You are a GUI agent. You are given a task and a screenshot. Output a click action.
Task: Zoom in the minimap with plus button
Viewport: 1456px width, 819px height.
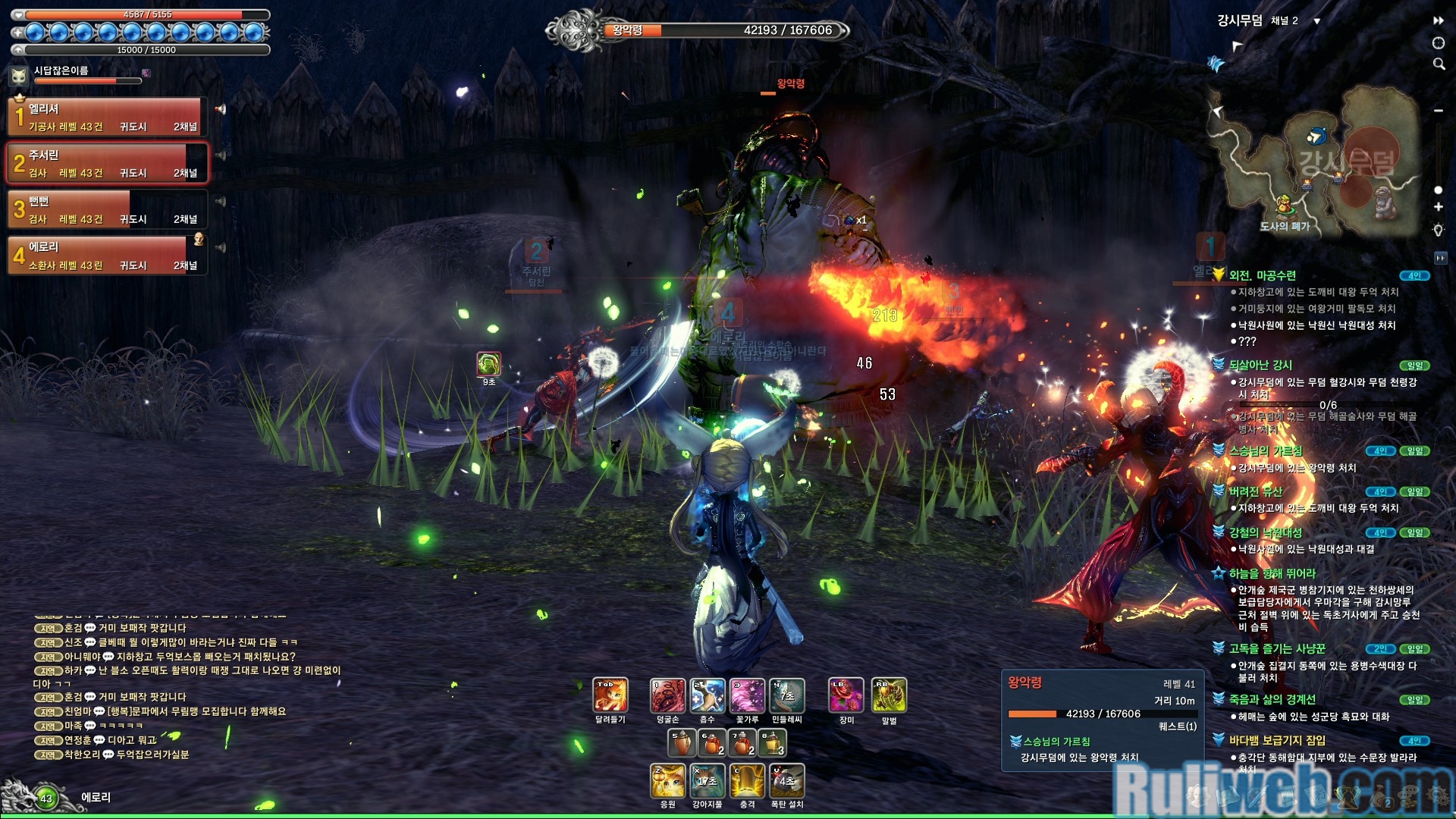pos(1438,207)
